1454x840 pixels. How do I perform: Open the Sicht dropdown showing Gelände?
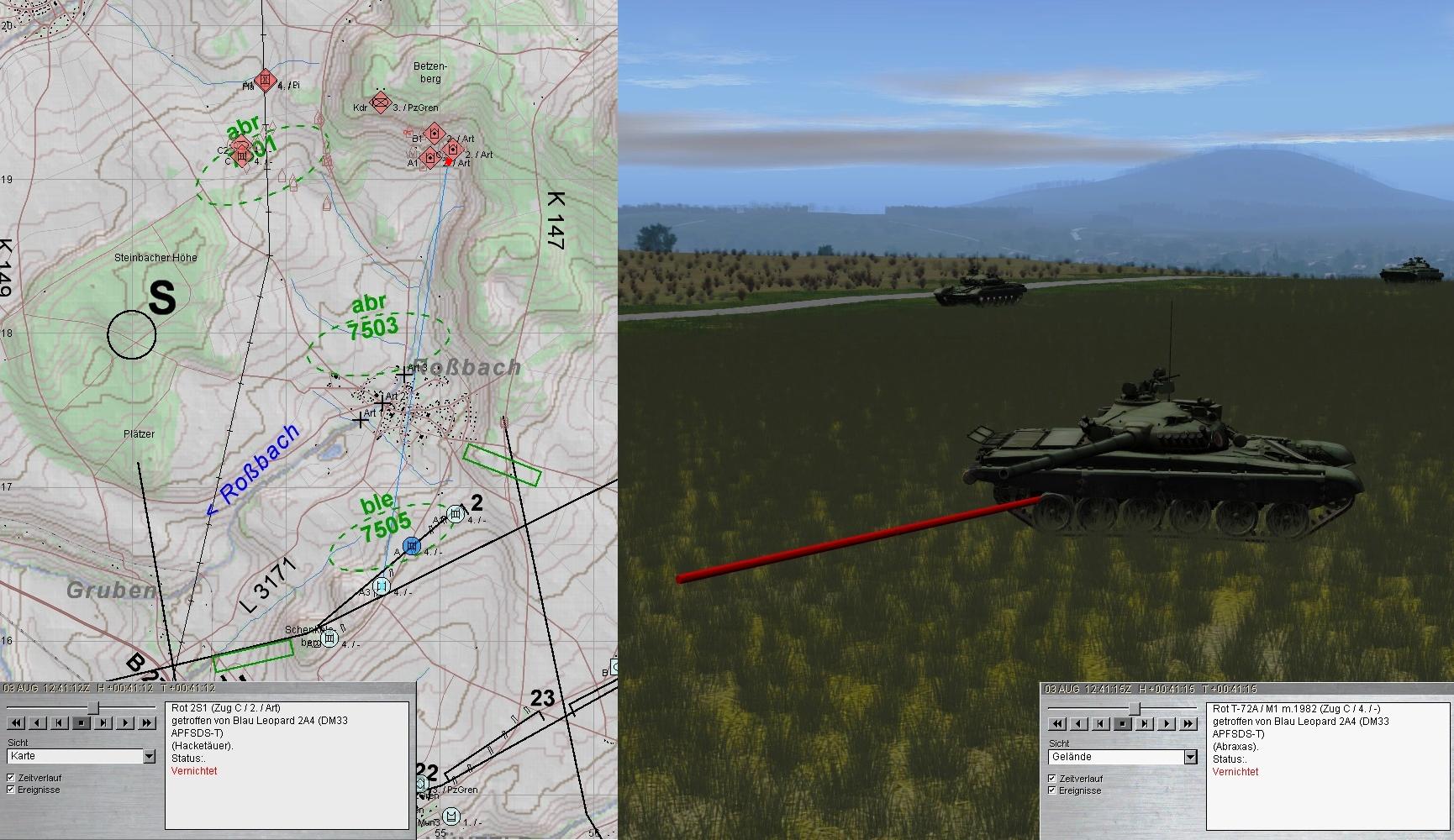click(x=1190, y=758)
